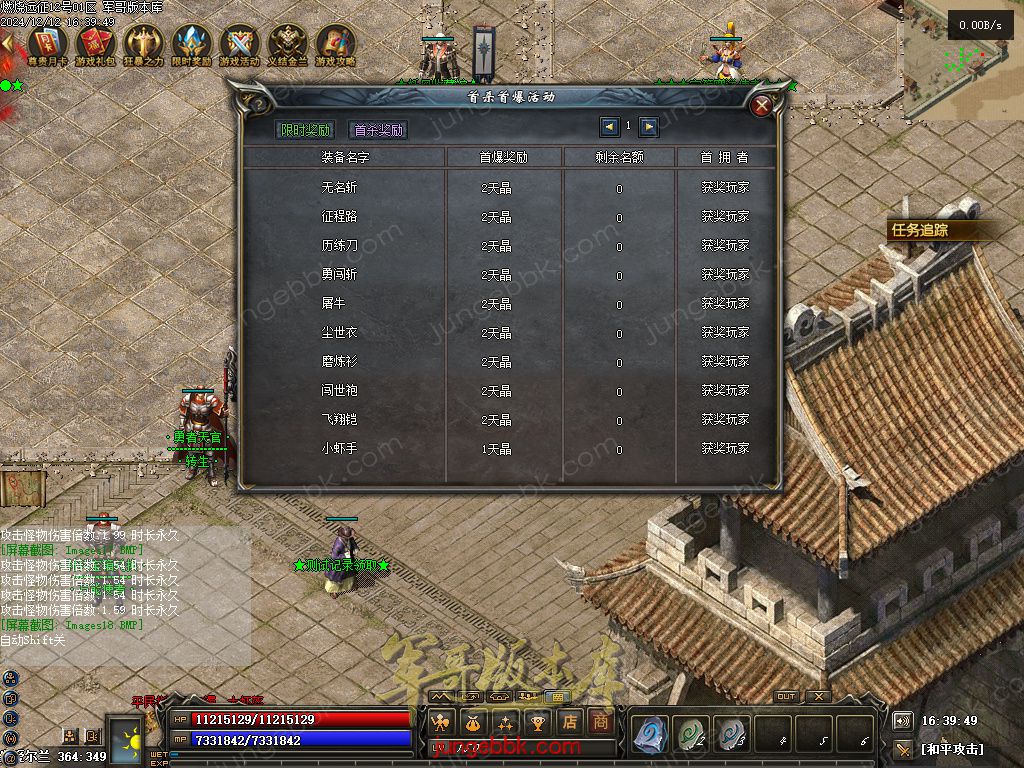The width and height of the screenshot is (1024, 768).
Task: Open the 义结金兰 icon
Action: point(287,44)
